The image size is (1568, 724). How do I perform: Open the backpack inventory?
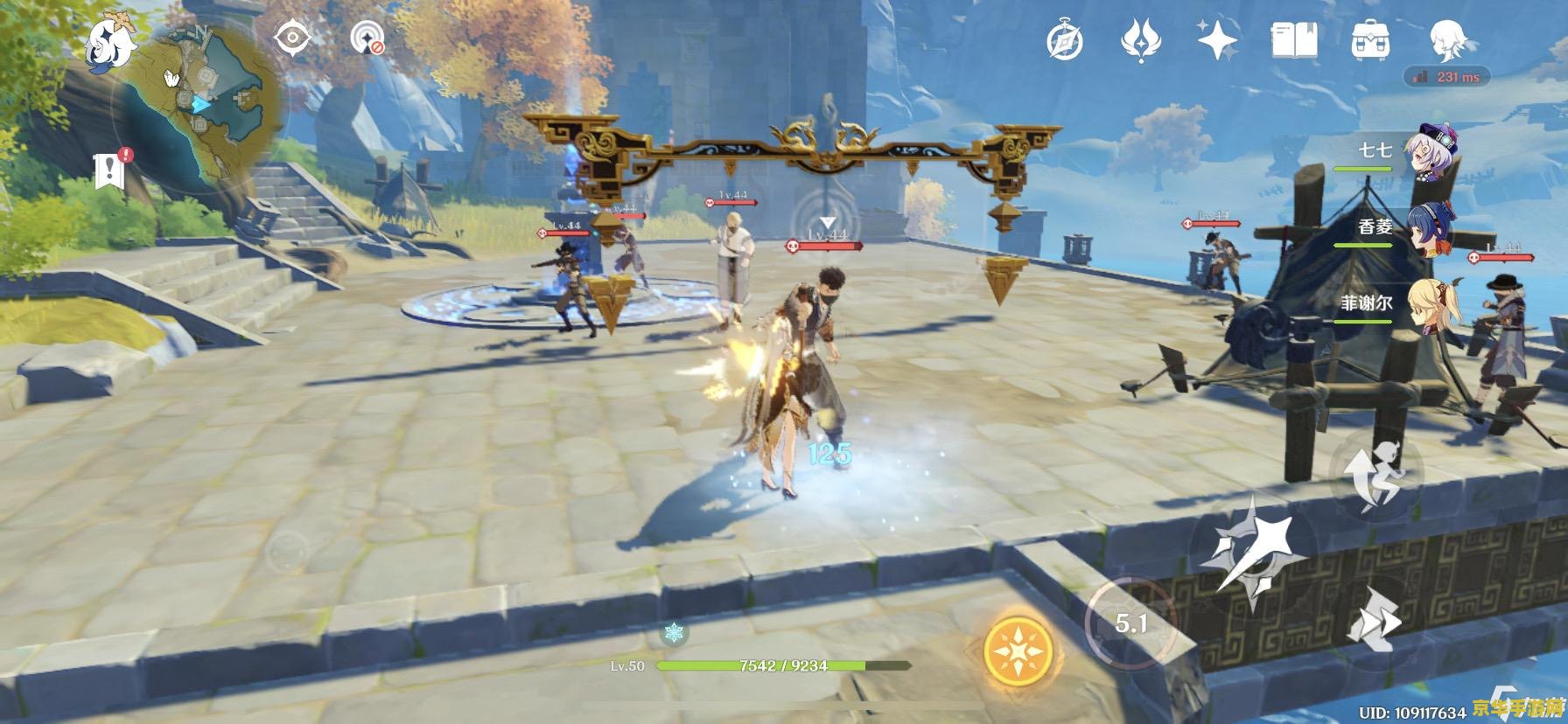(x=1370, y=40)
